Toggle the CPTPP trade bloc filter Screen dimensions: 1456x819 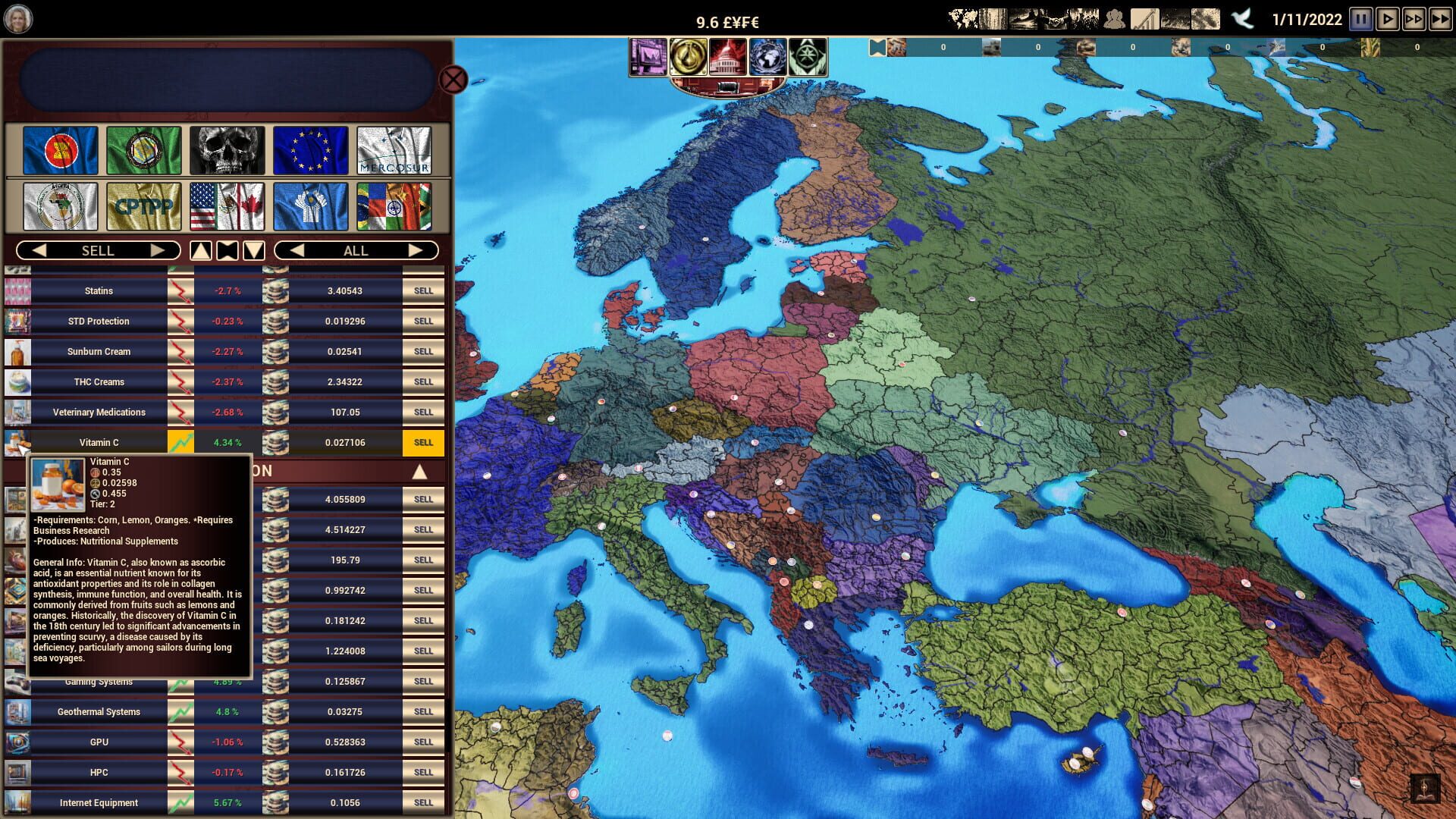143,206
